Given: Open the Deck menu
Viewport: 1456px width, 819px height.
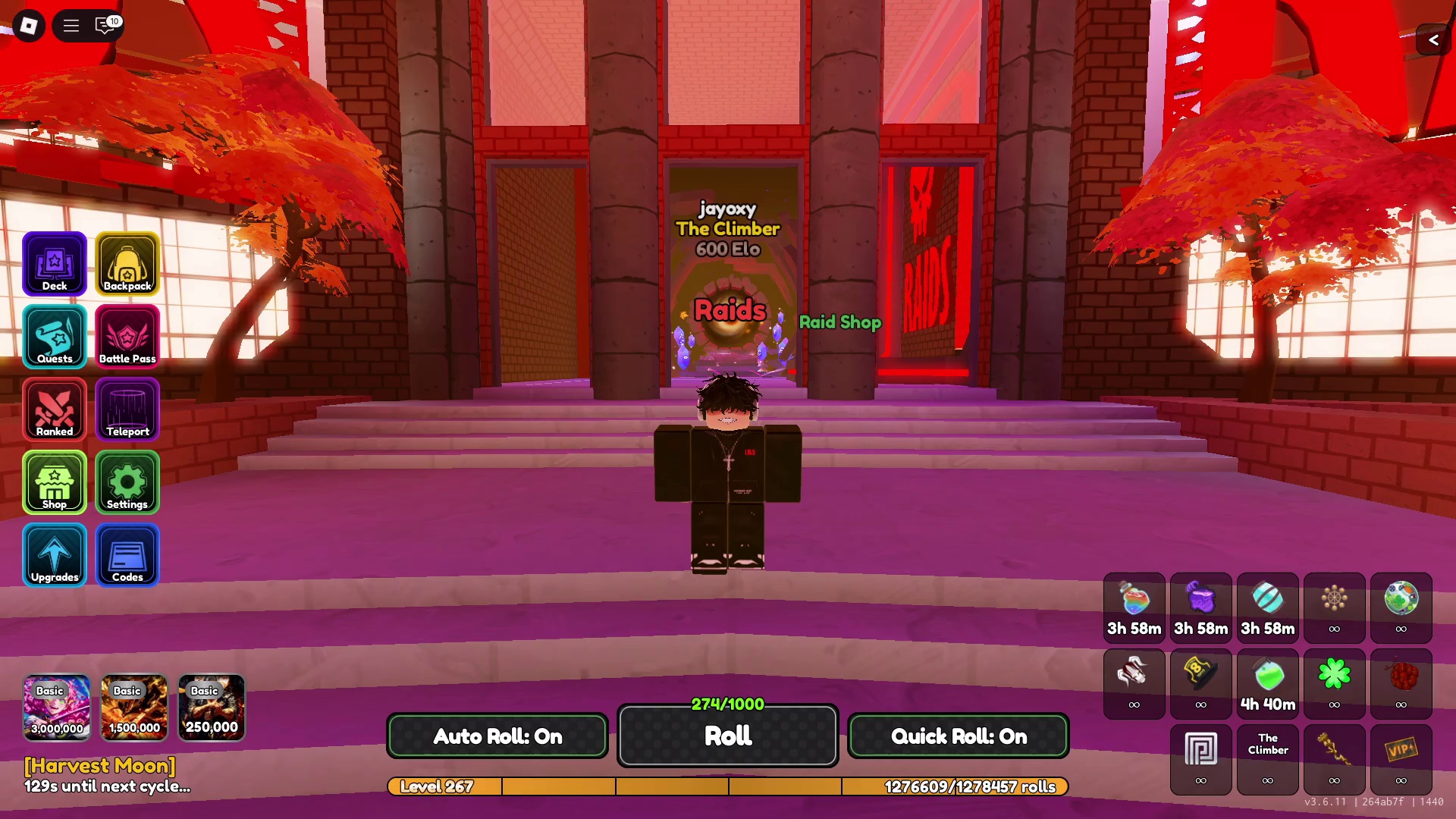Looking at the screenshot, I should pyautogui.click(x=55, y=263).
